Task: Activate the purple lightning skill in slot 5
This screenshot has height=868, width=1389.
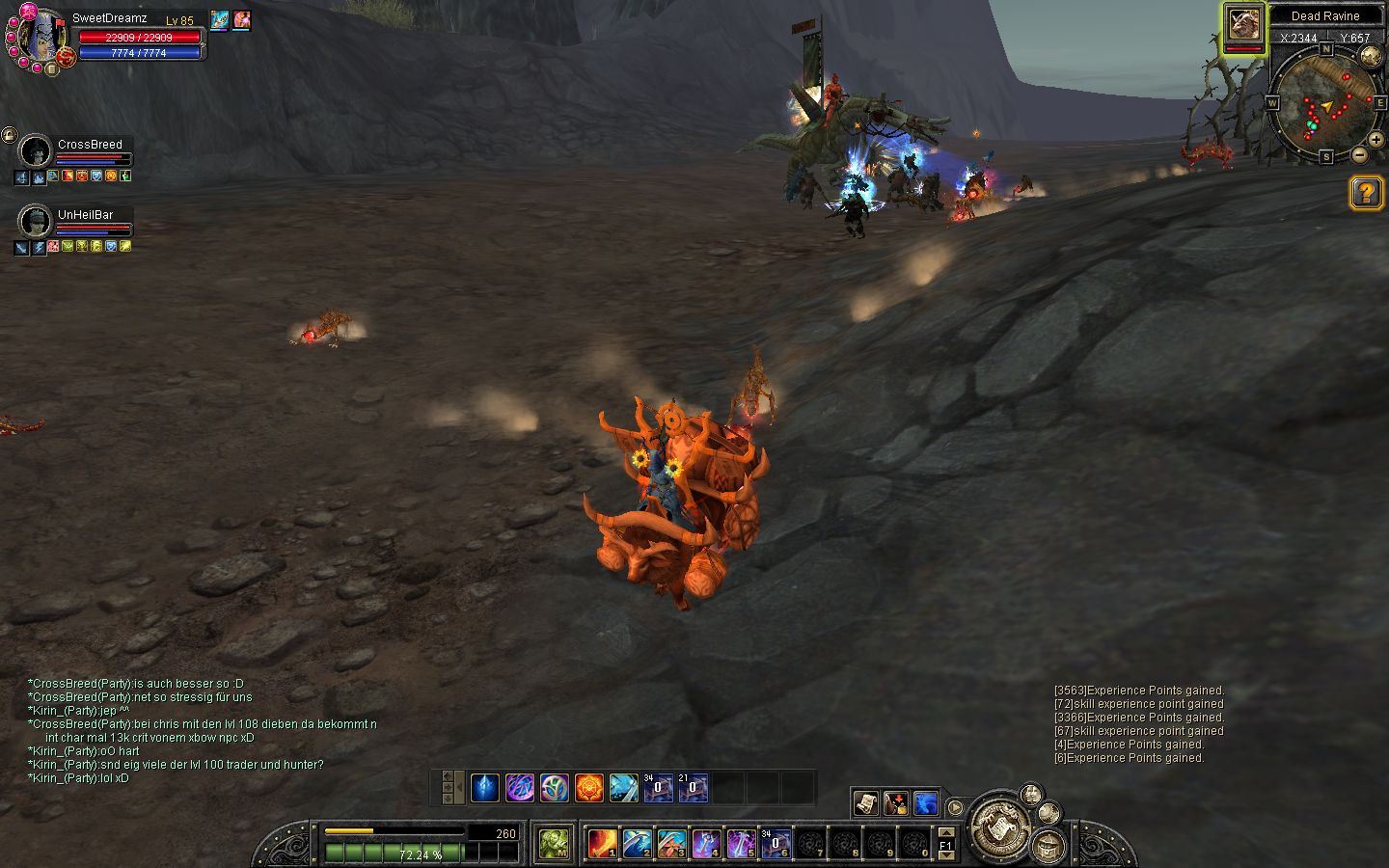Action: point(741,844)
